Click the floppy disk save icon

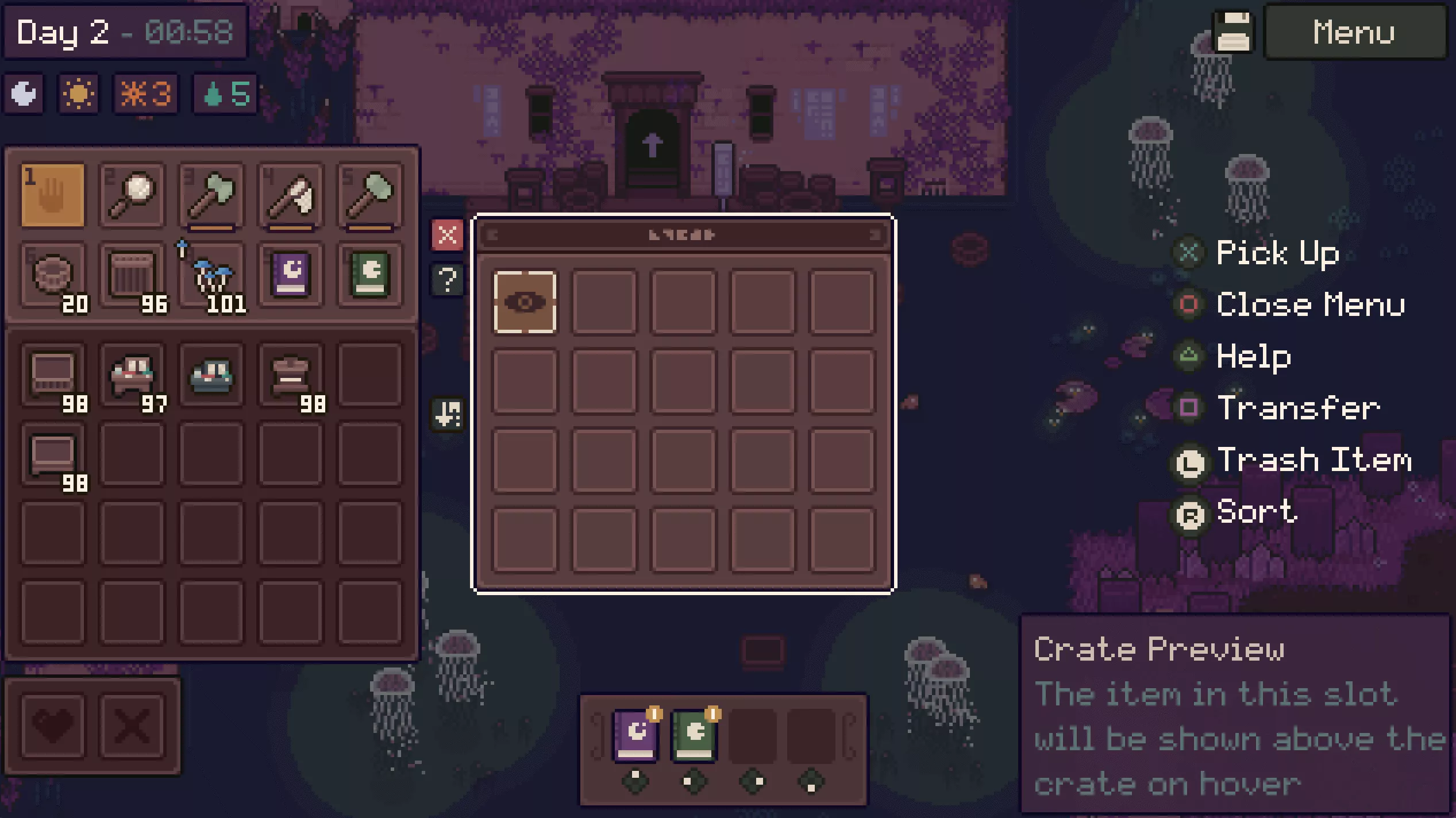[1233, 32]
